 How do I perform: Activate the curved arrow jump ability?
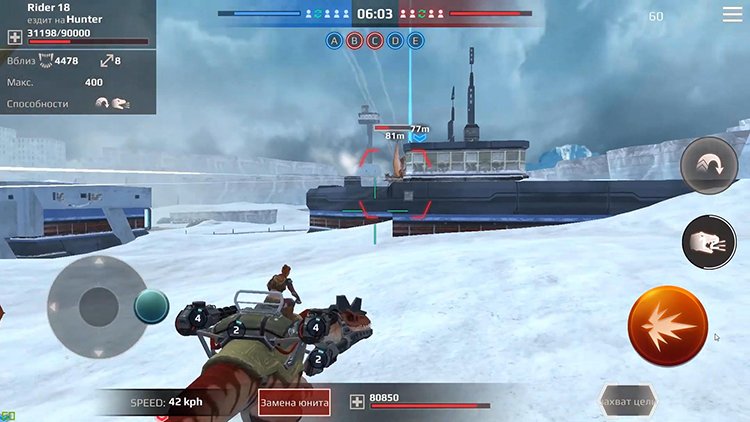click(x=708, y=166)
